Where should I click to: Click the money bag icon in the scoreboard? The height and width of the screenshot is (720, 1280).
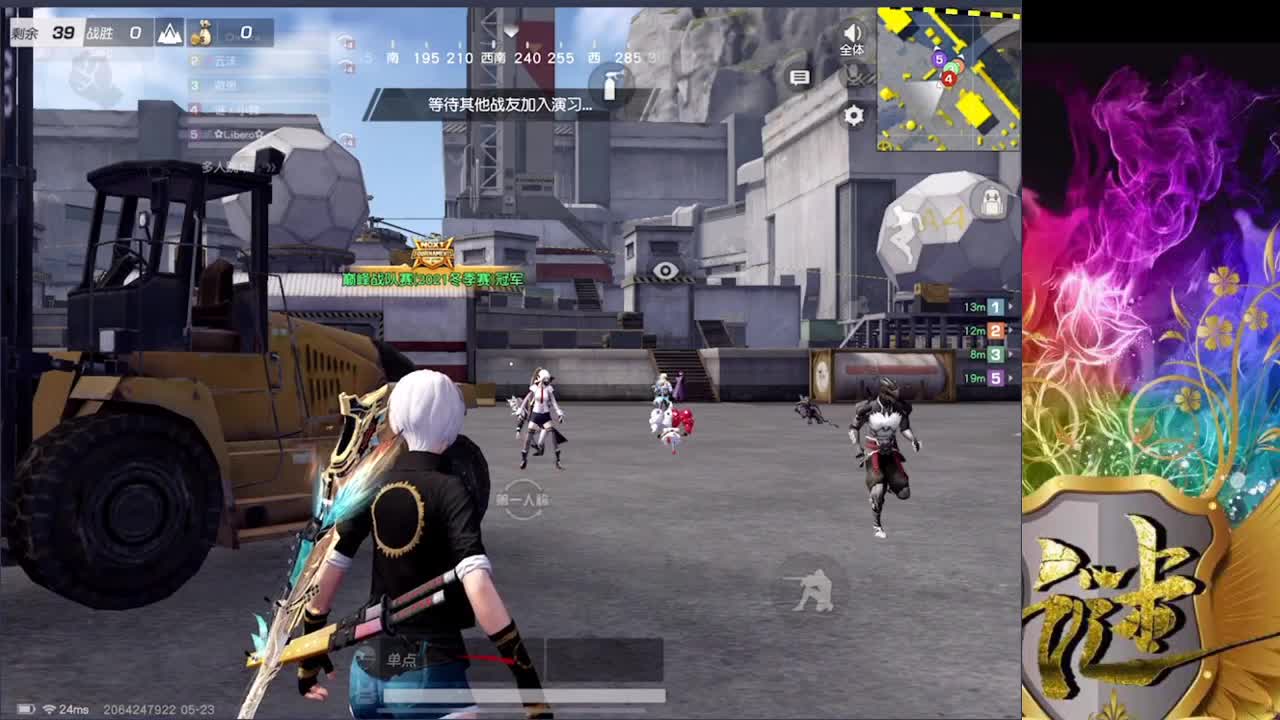tap(204, 33)
